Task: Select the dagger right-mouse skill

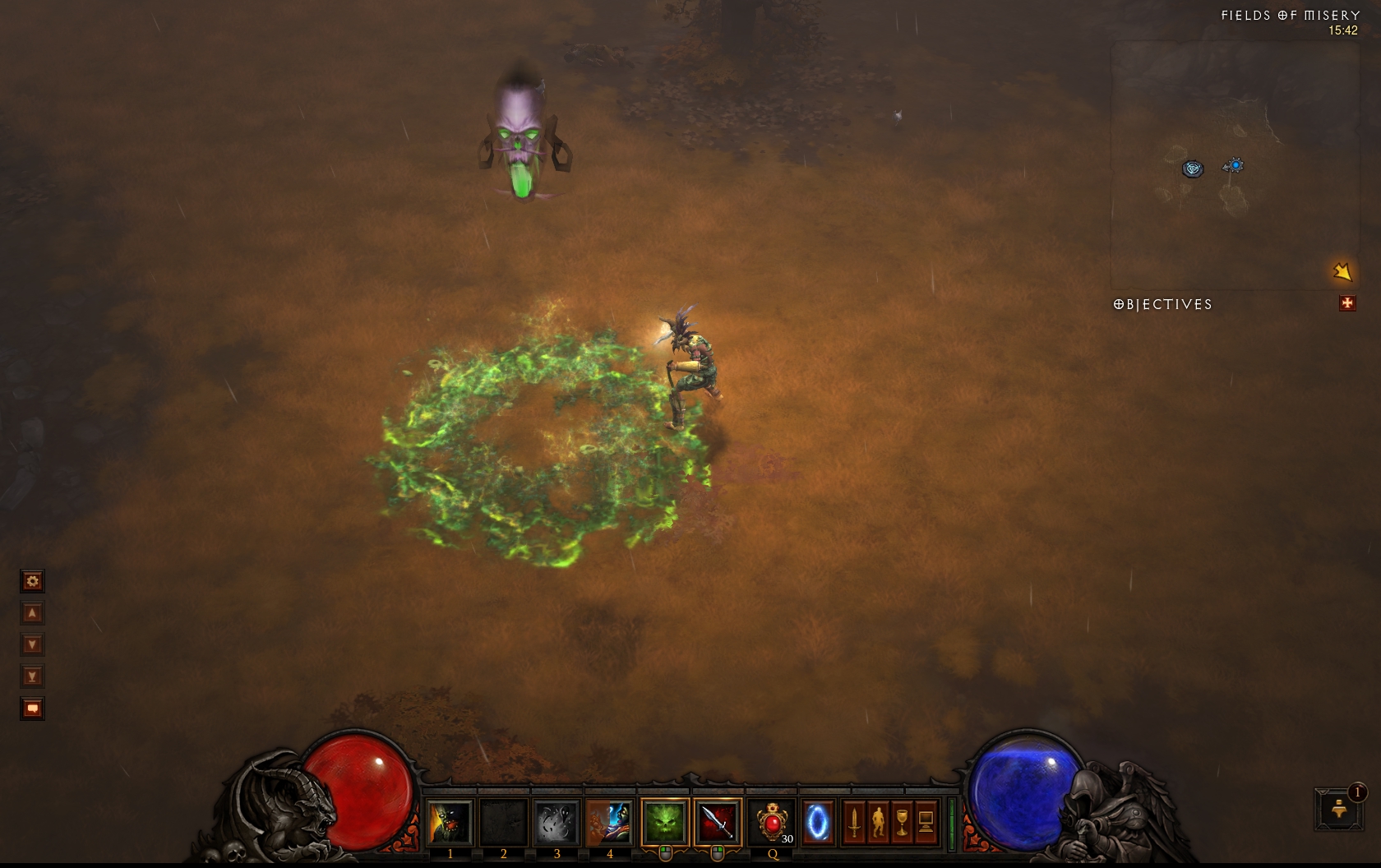Action: coord(717,822)
